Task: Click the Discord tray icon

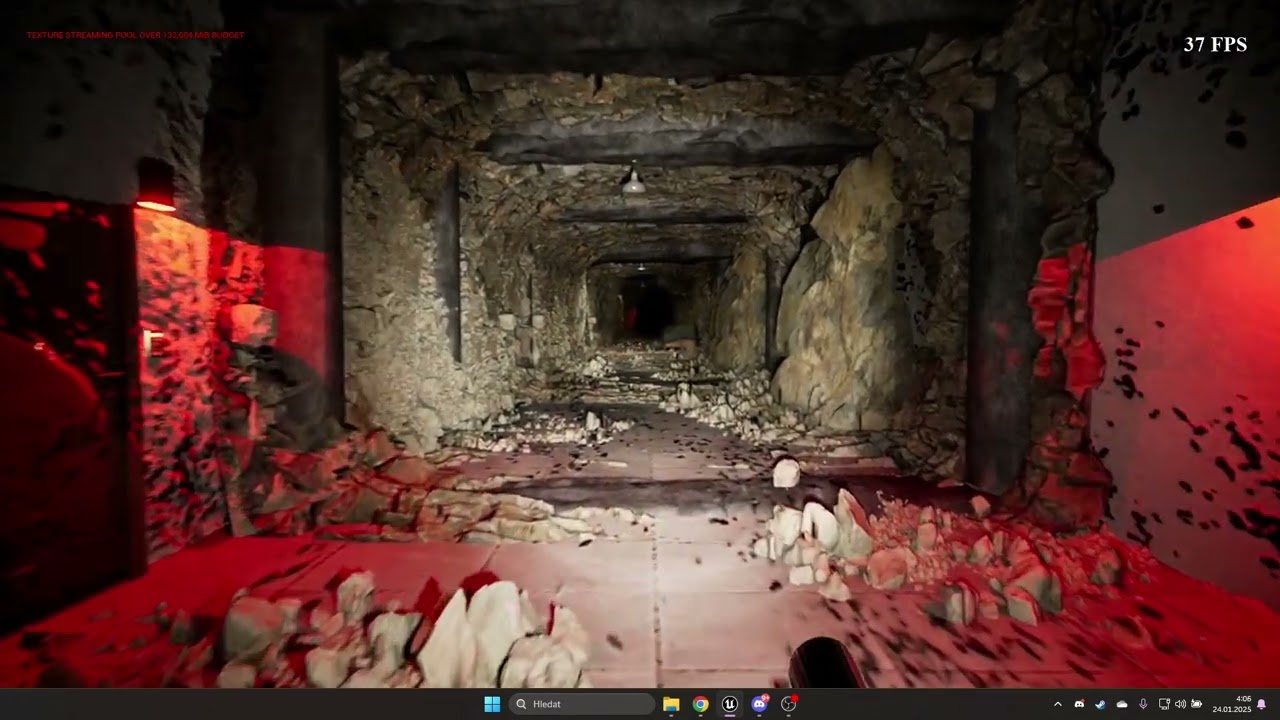Action: tap(1080, 704)
